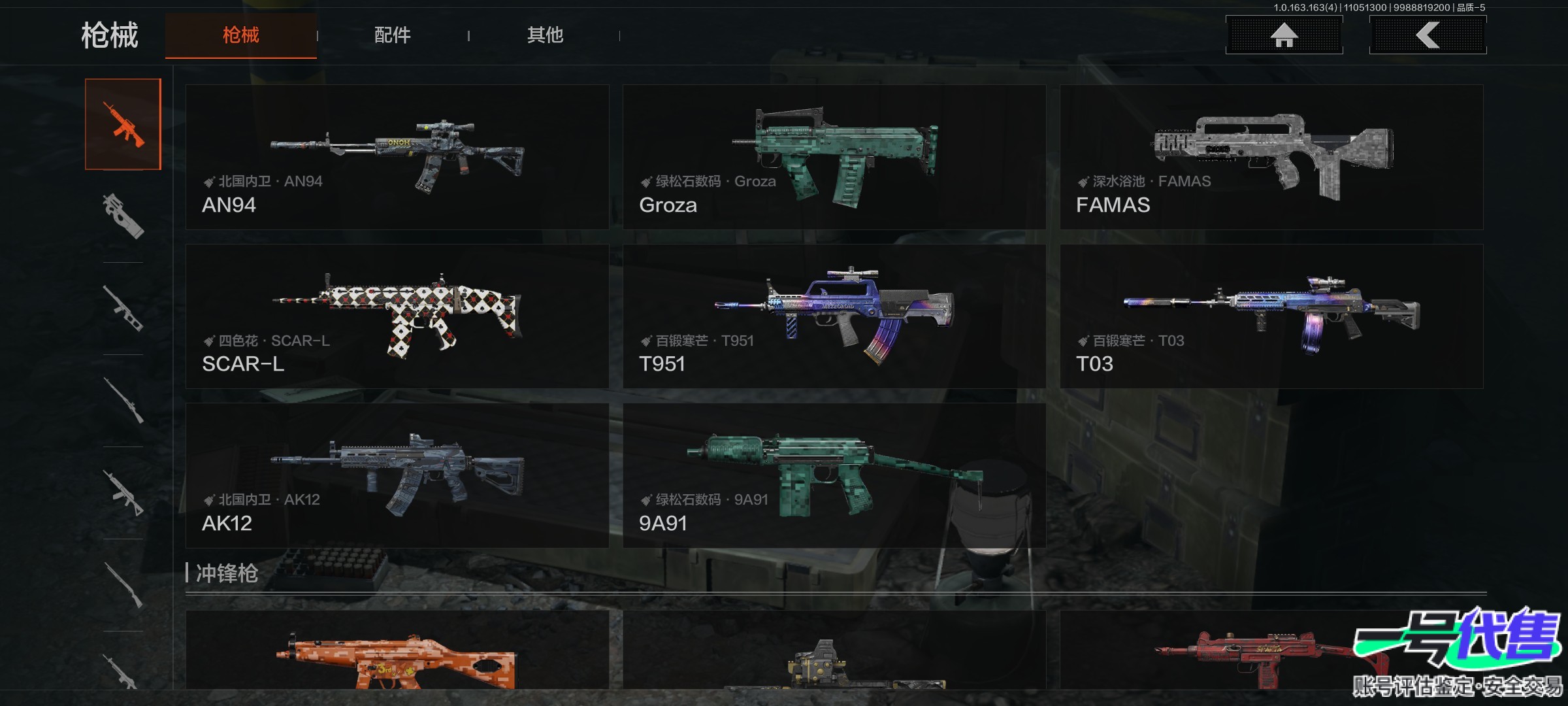Select the checkered SCAR-L skin card
Screen dimensions: 1568x706
397,316
